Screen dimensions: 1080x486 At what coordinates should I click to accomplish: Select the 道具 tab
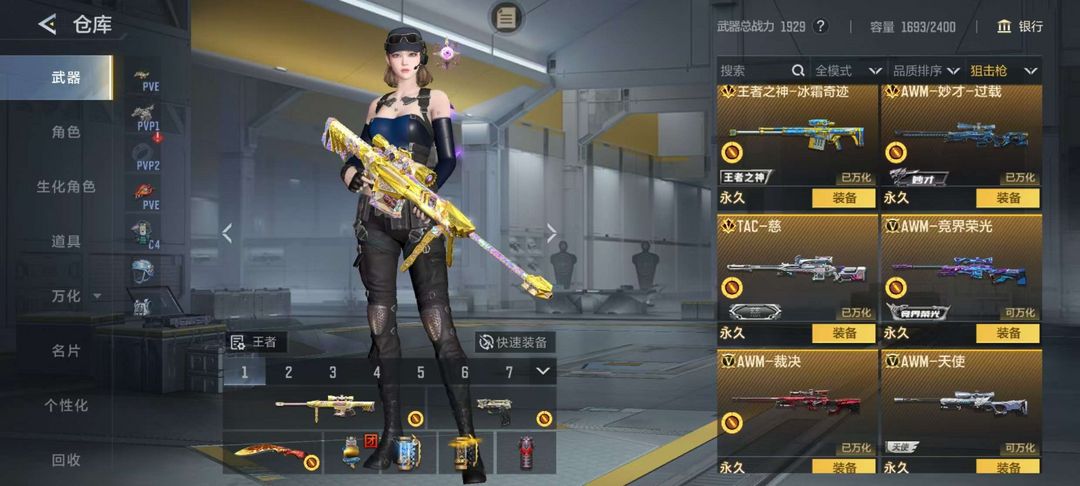[x=66, y=241]
